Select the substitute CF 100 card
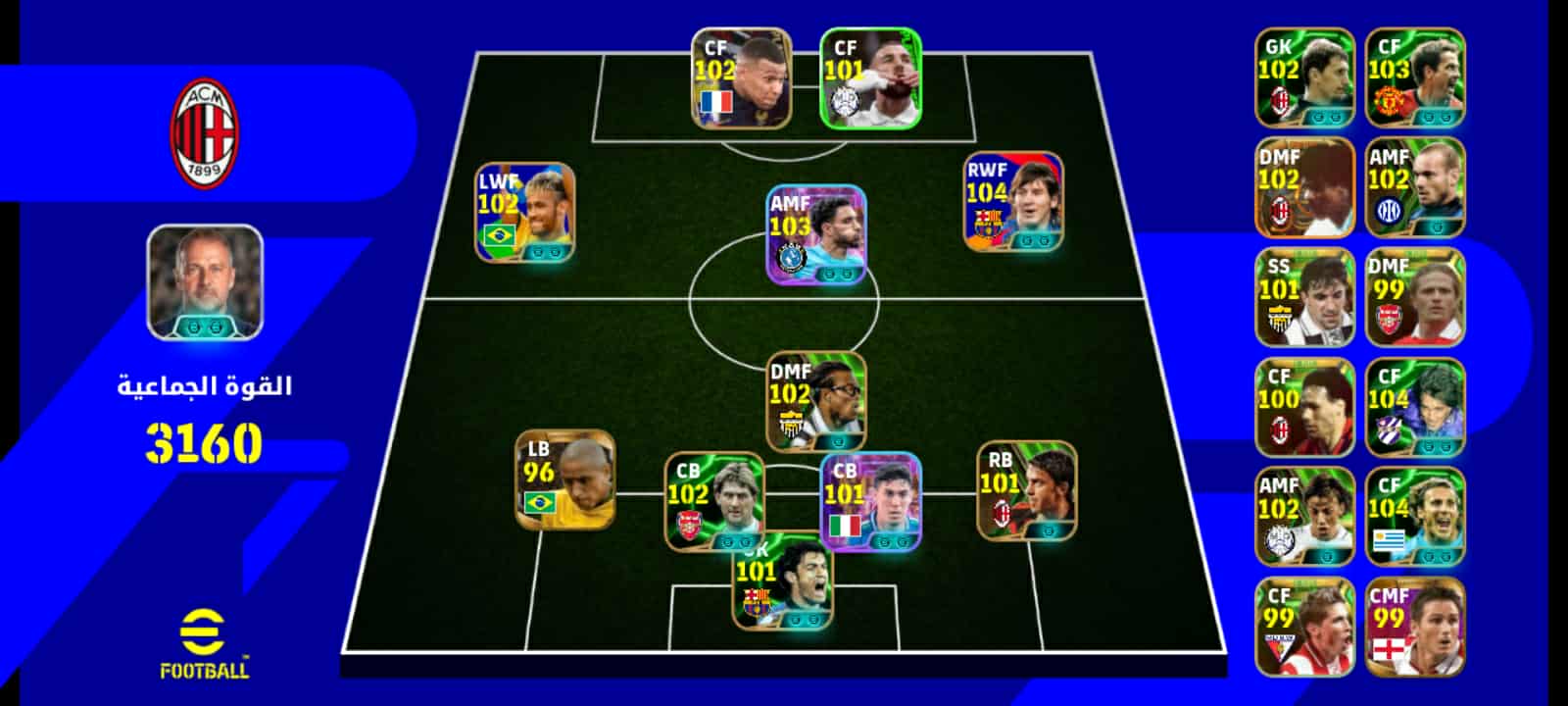Image resolution: width=1568 pixels, height=706 pixels. pyautogui.click(x=1304, y=407)
